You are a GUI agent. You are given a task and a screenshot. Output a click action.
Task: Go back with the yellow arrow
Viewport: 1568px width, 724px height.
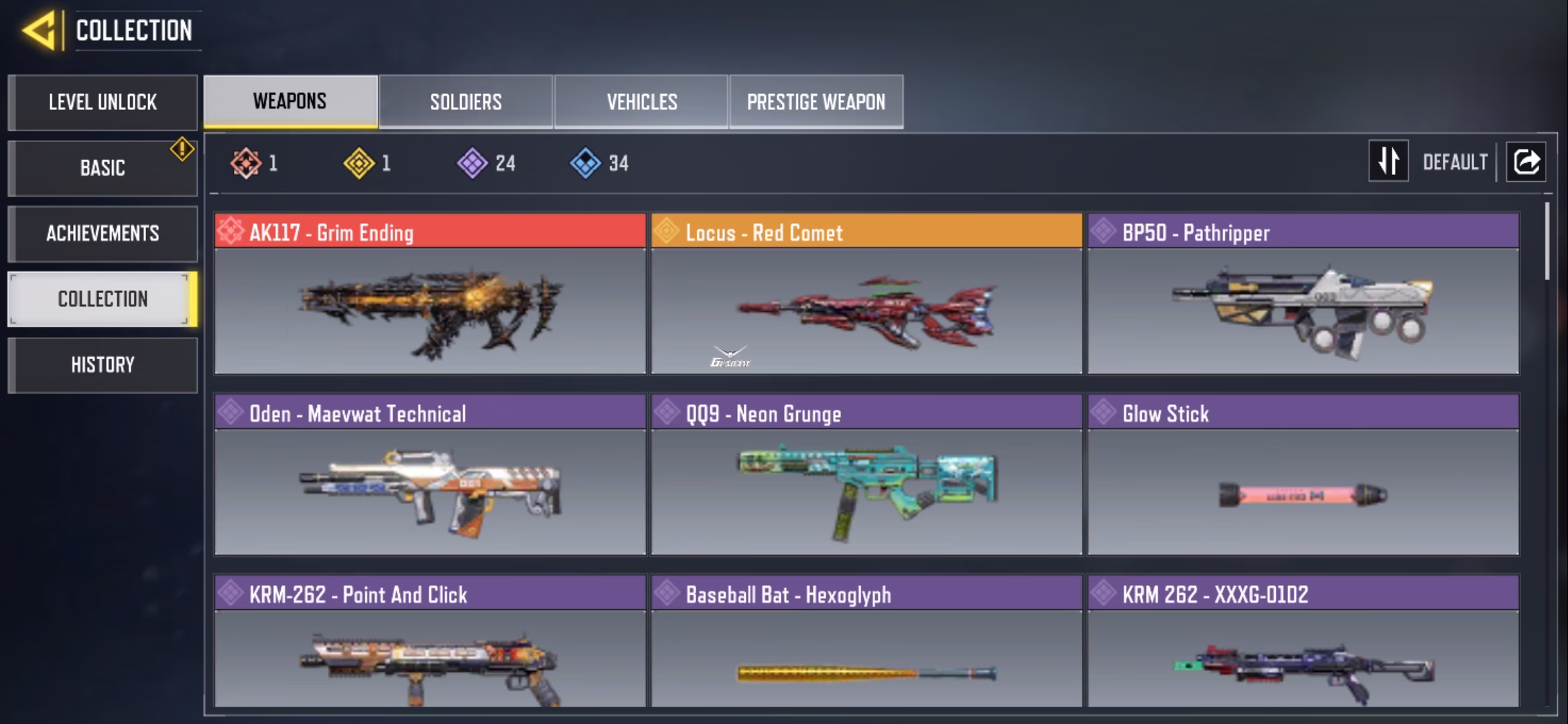tap(39, 31)
